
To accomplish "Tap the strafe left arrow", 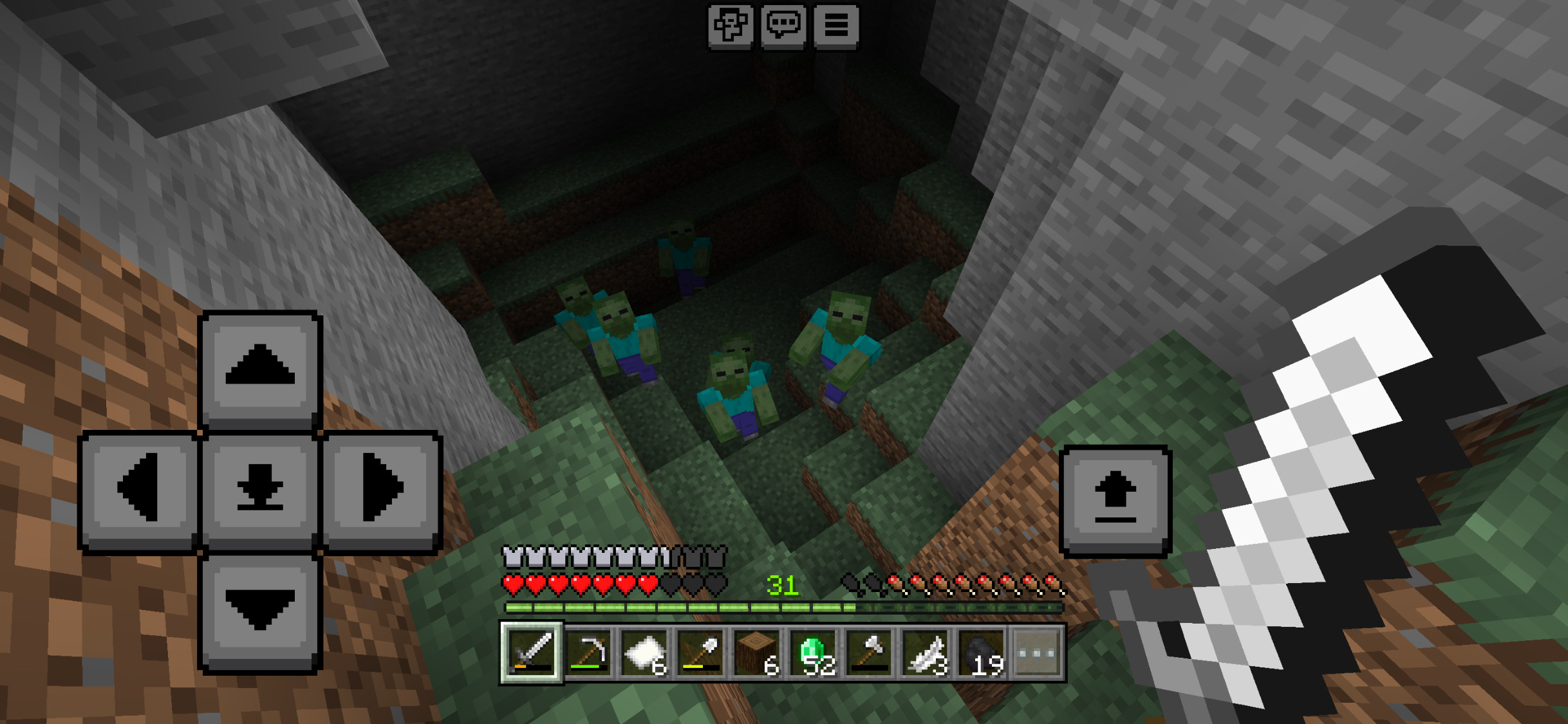I will coord(139,488).
